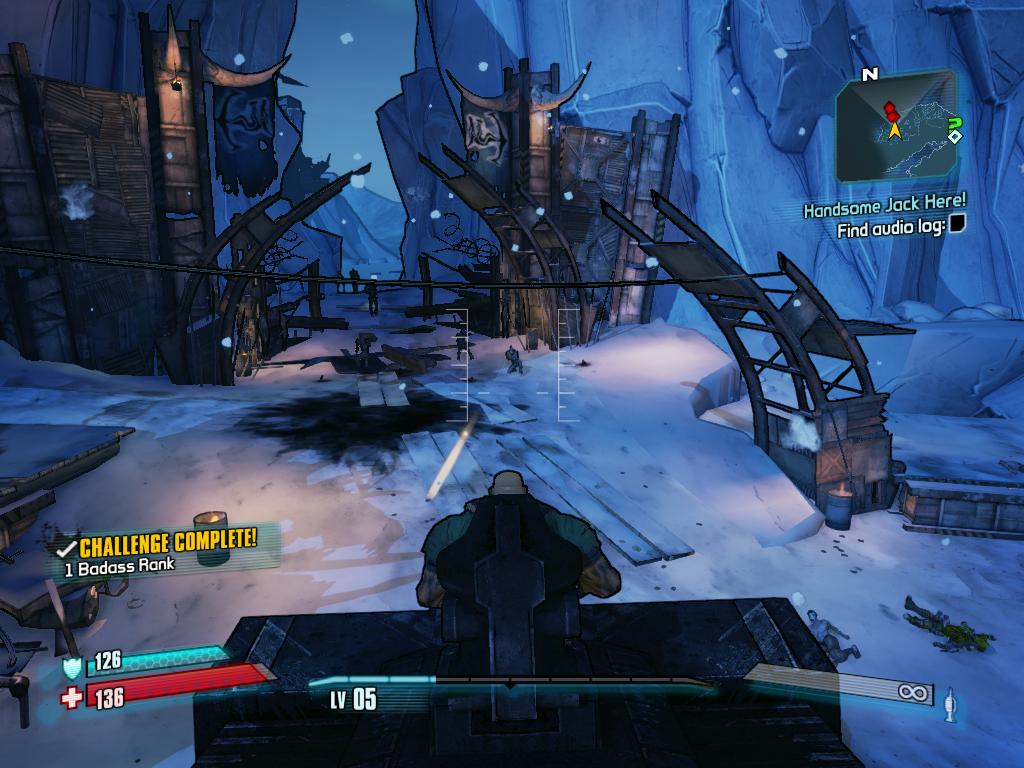Open the minimap in the corner
This screenshot has height=768, width=1024.
tap(896, 124)
